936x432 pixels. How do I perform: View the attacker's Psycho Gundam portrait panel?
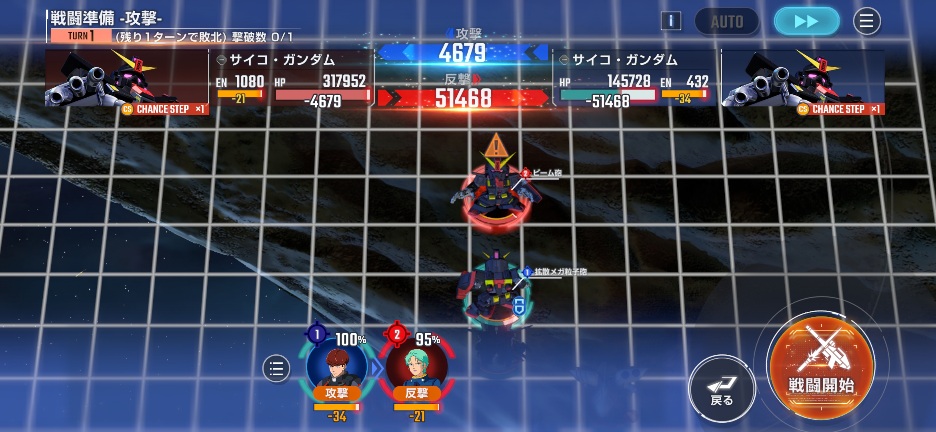(127, 81)
